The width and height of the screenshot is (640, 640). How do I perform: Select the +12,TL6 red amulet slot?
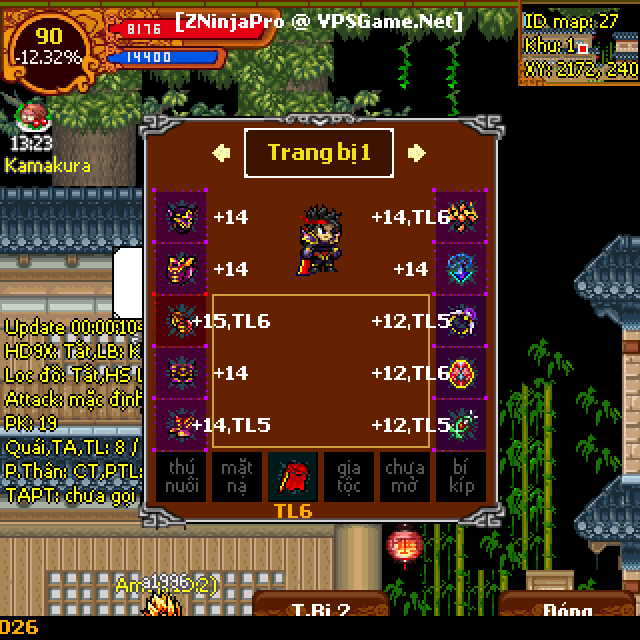pyautogui.click(x=459, y=373)
